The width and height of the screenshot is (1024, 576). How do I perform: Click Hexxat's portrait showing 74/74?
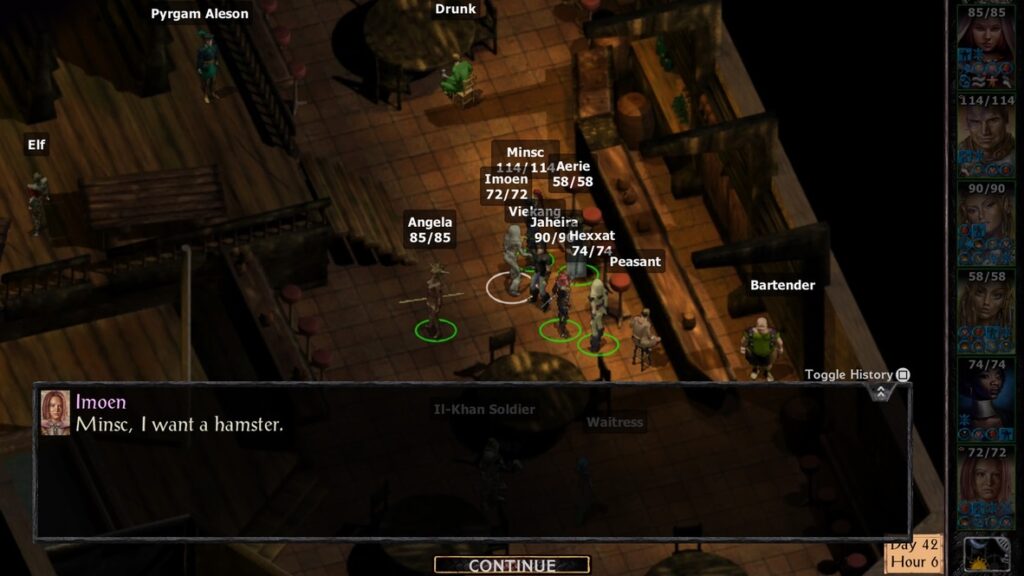(x=985, y=394)
